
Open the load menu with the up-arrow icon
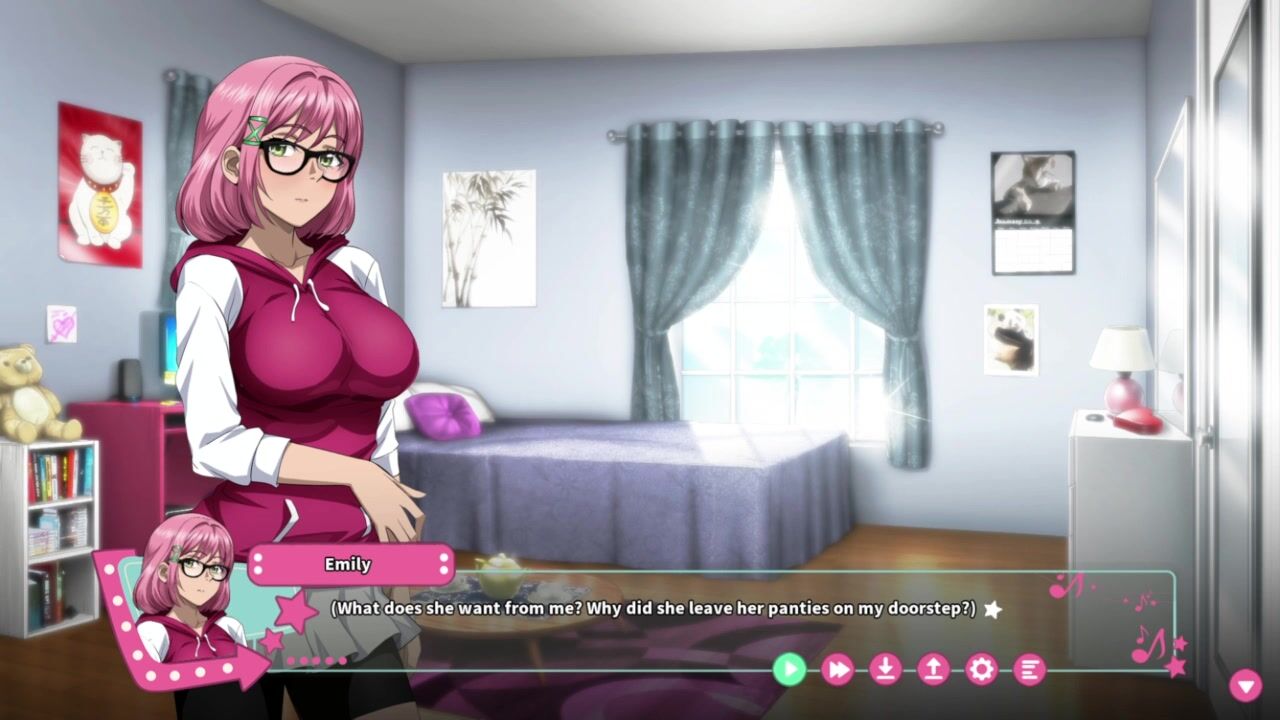(933, 669)
